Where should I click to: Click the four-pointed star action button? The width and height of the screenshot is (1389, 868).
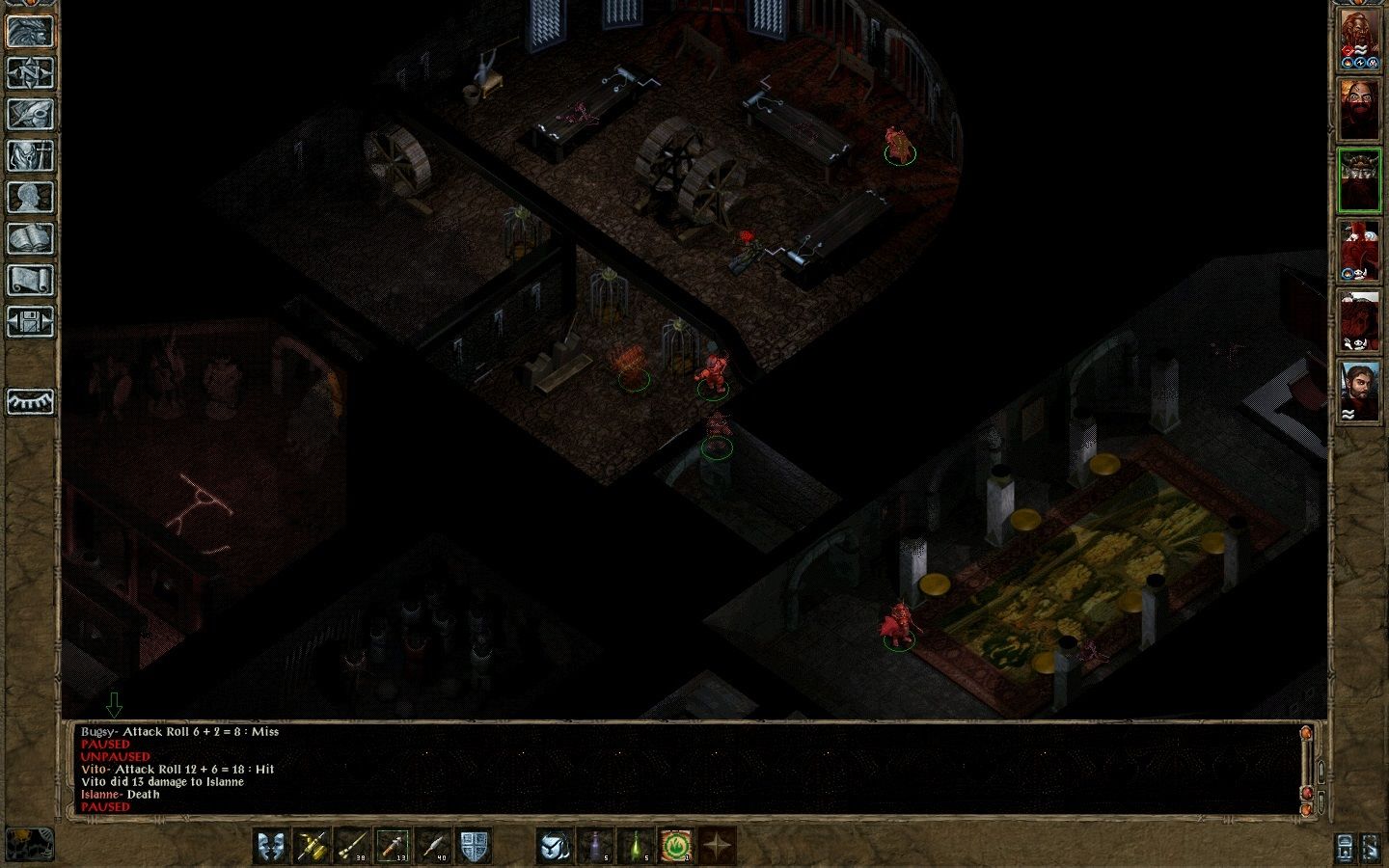pyautogui.click(x=717, y=846)
